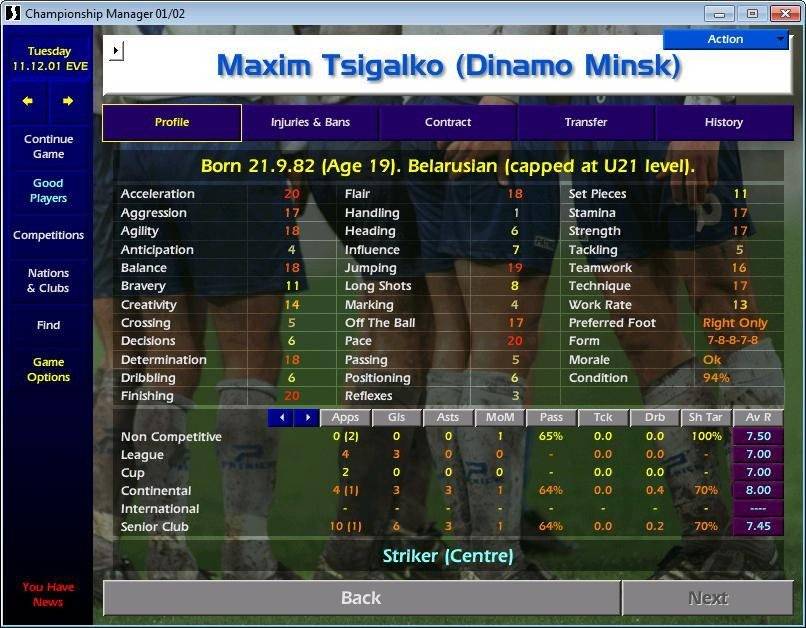Click the stats table right arrow
806x628 pixels.
point(307,417)
